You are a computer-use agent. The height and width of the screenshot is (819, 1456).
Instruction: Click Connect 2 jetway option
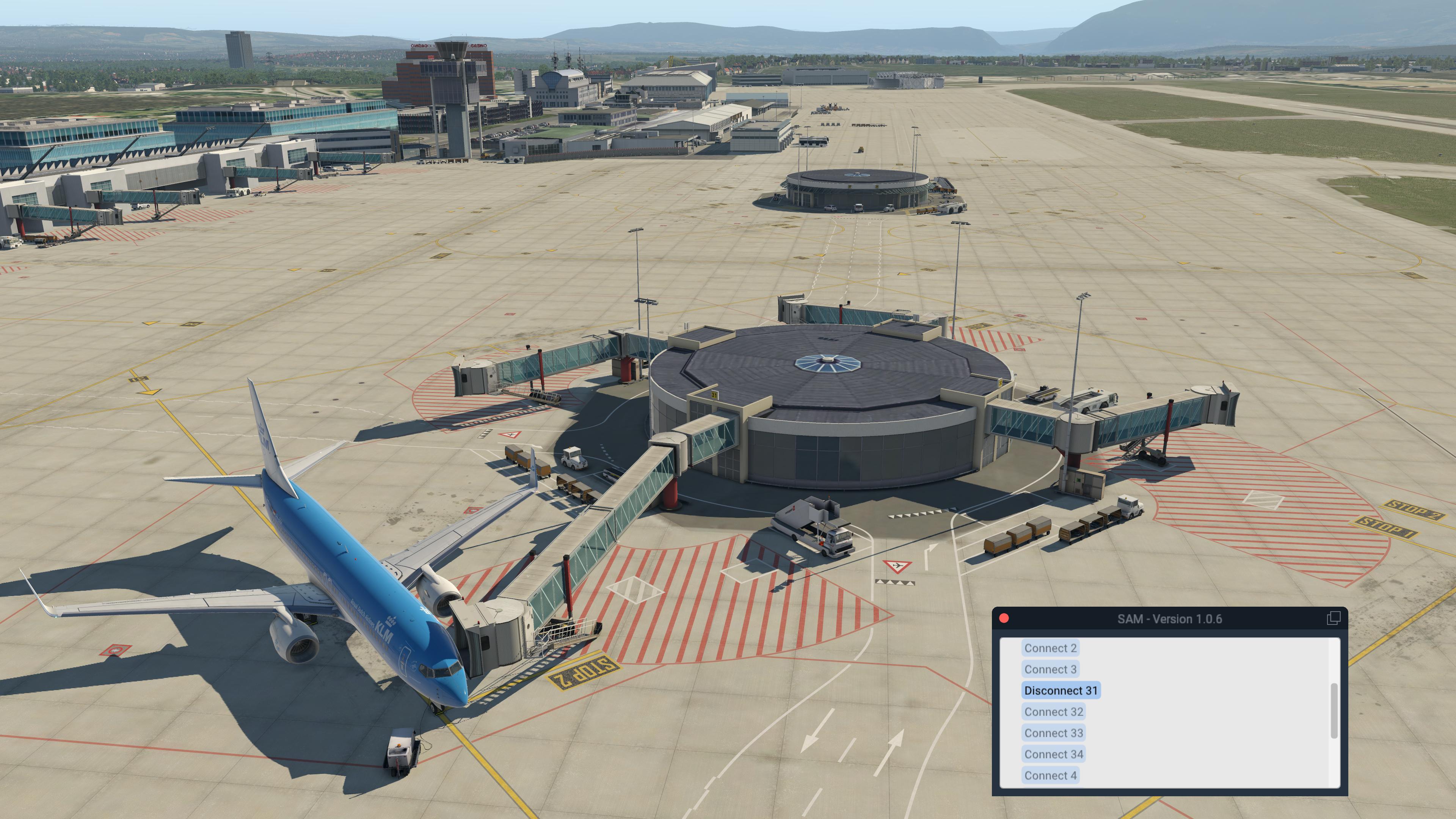pyautogui.click(x=1050, y=648)
